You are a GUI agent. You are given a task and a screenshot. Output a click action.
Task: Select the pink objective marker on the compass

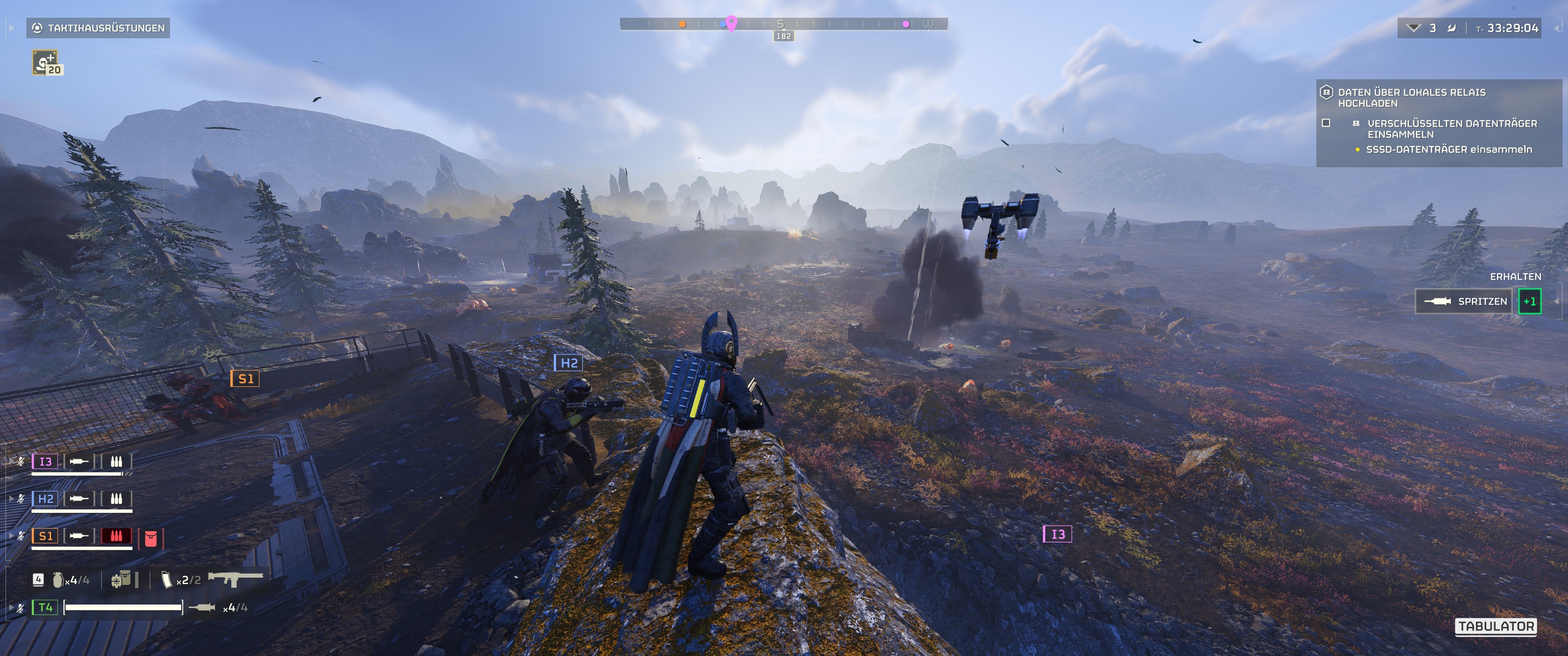coord(732,24)
